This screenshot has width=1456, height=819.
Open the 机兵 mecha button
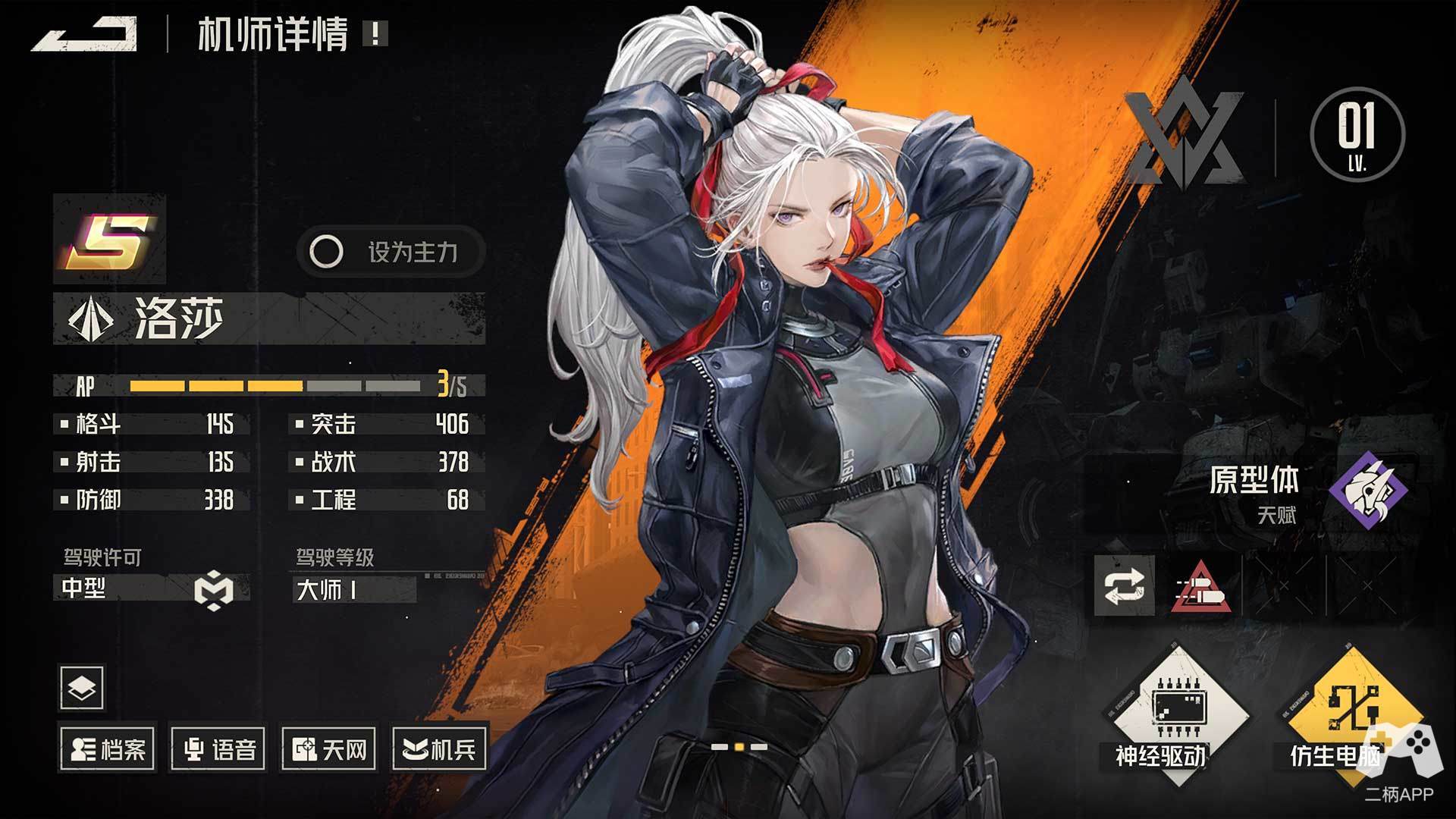click(440, 749)
